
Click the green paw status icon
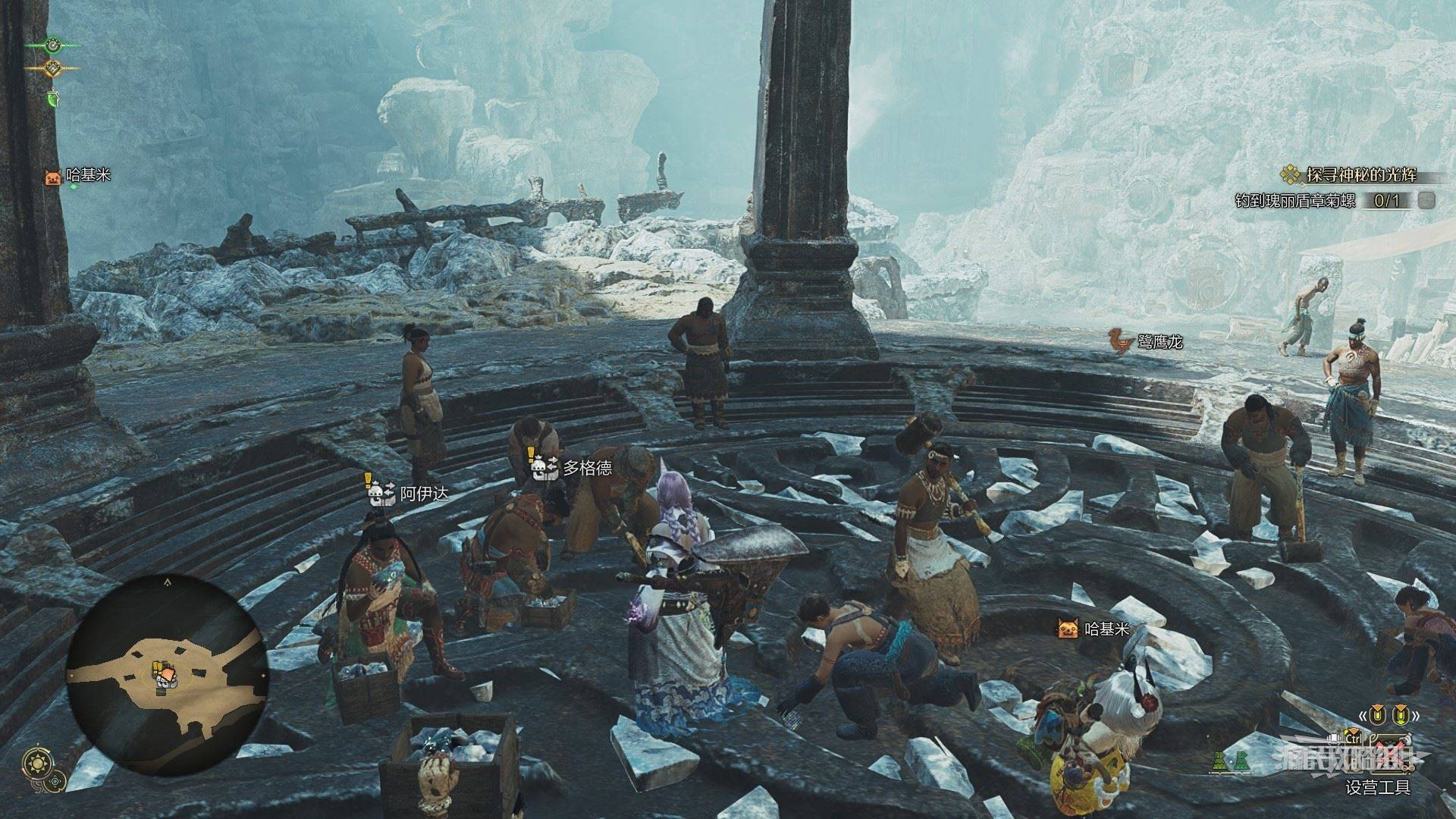point(54,45)
